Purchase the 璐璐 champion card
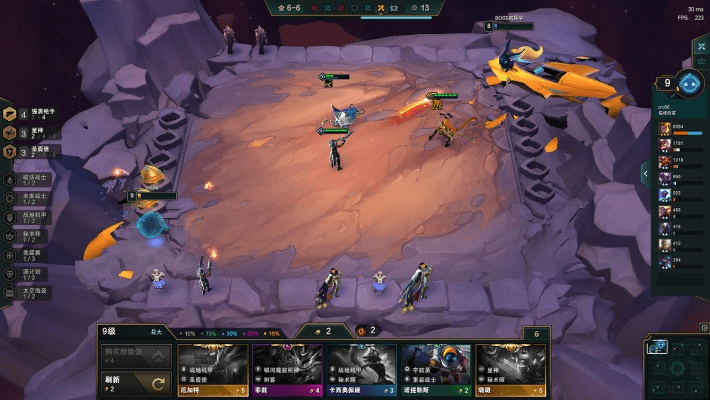This screenshot has height=400, width=710. (x=511, y=370)
